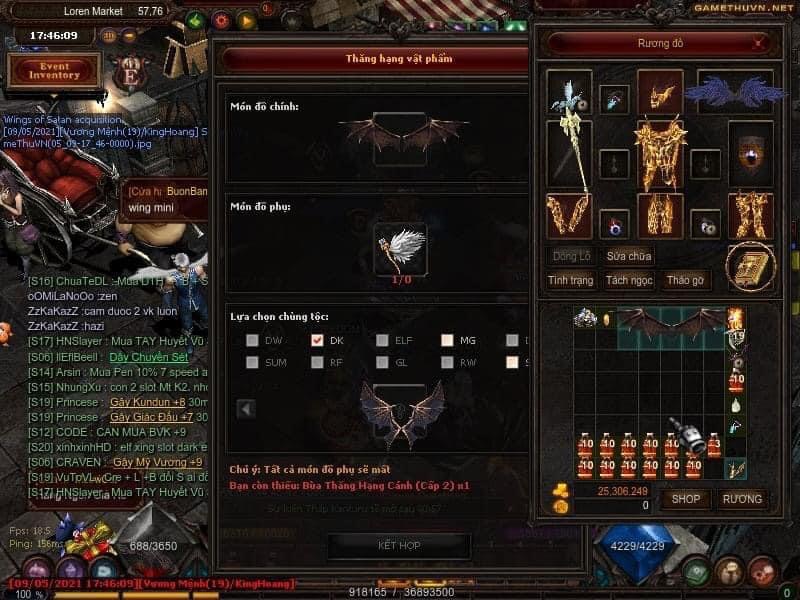Click the red E emblem icon
Screen dimensions: 800x600
click(130, 75)
